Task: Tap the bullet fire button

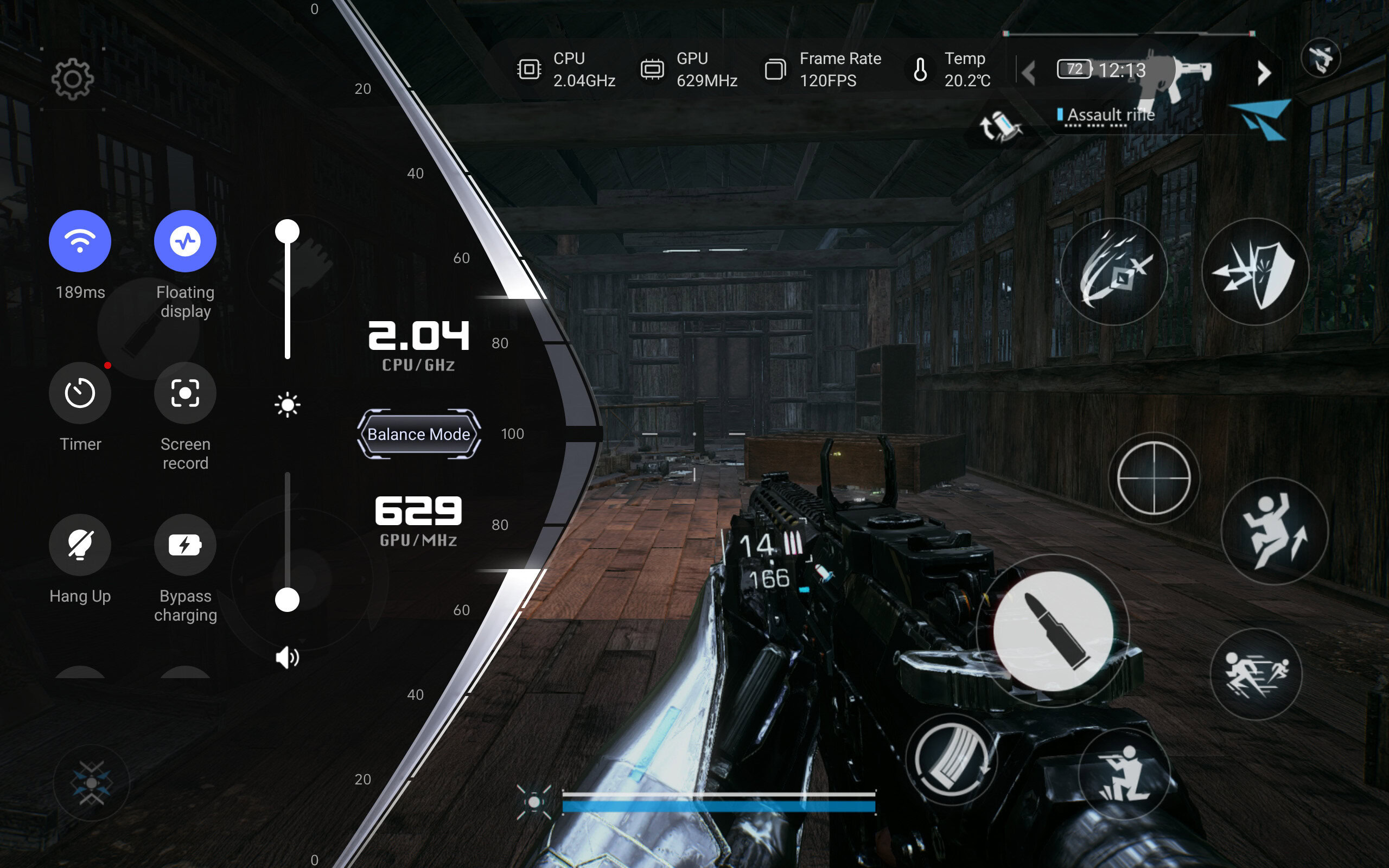Action: pos(1053,631)
